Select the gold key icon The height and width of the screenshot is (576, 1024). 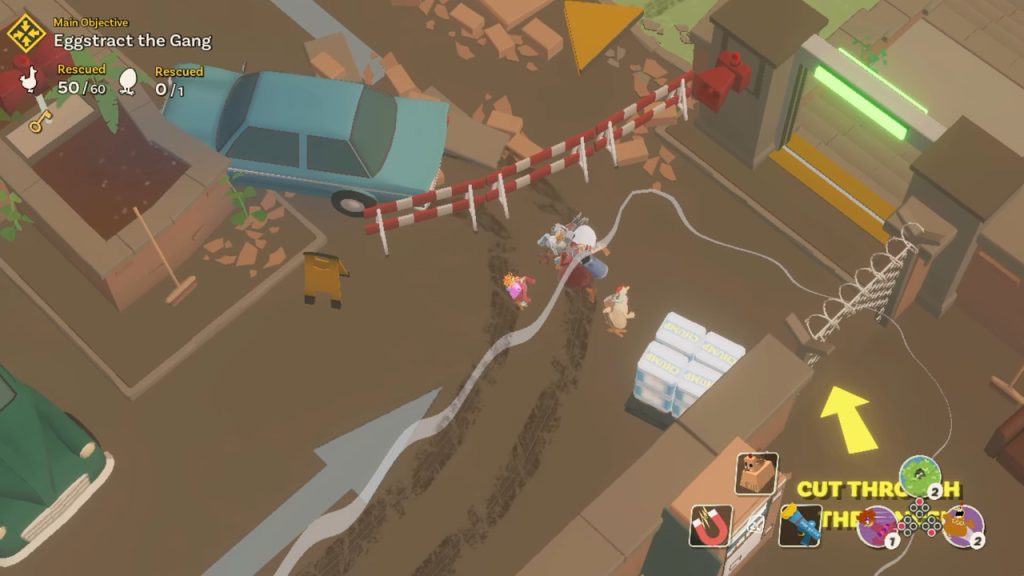click(x=40, y=122)
